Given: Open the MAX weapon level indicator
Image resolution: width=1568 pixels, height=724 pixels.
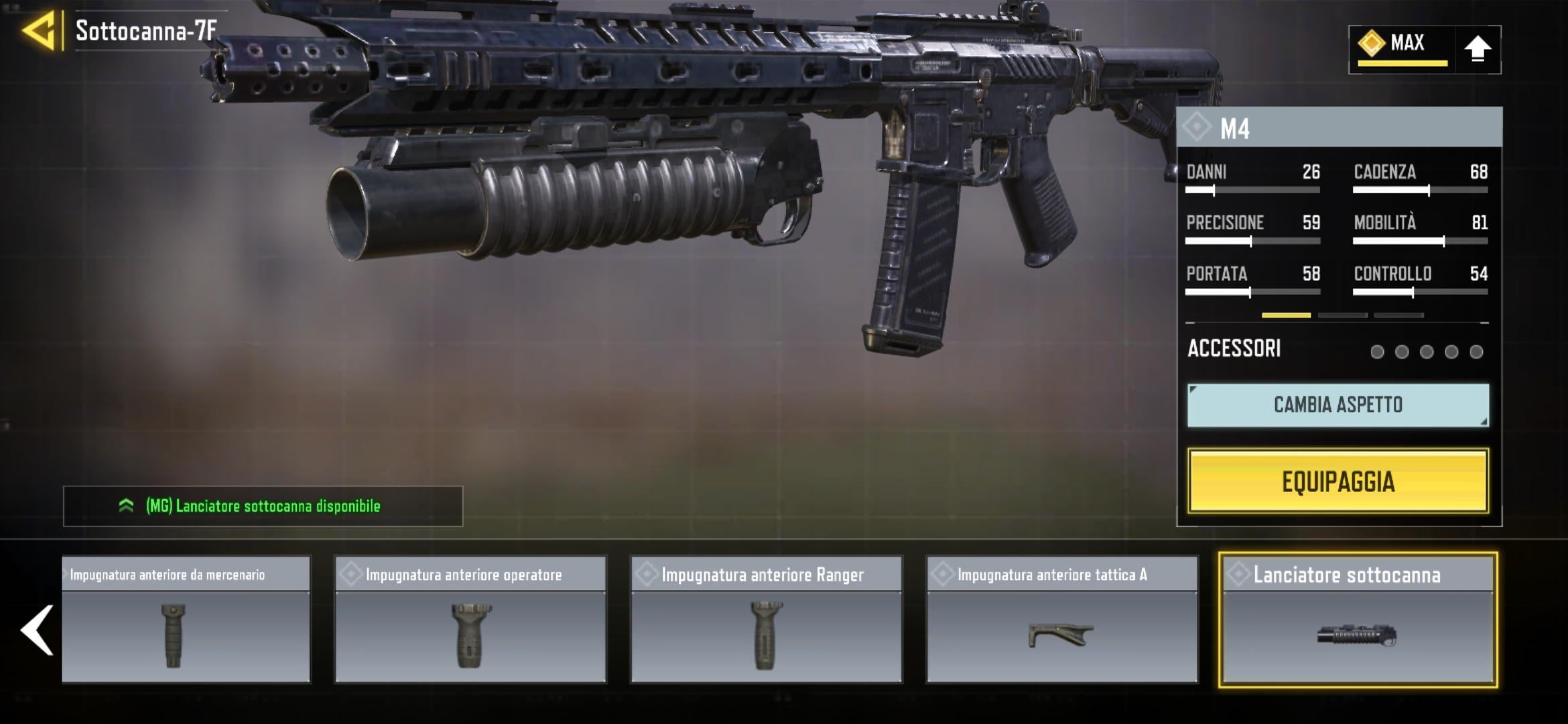Looking at the screenshot, I should pyautogui.click(x=1400, y=47).
